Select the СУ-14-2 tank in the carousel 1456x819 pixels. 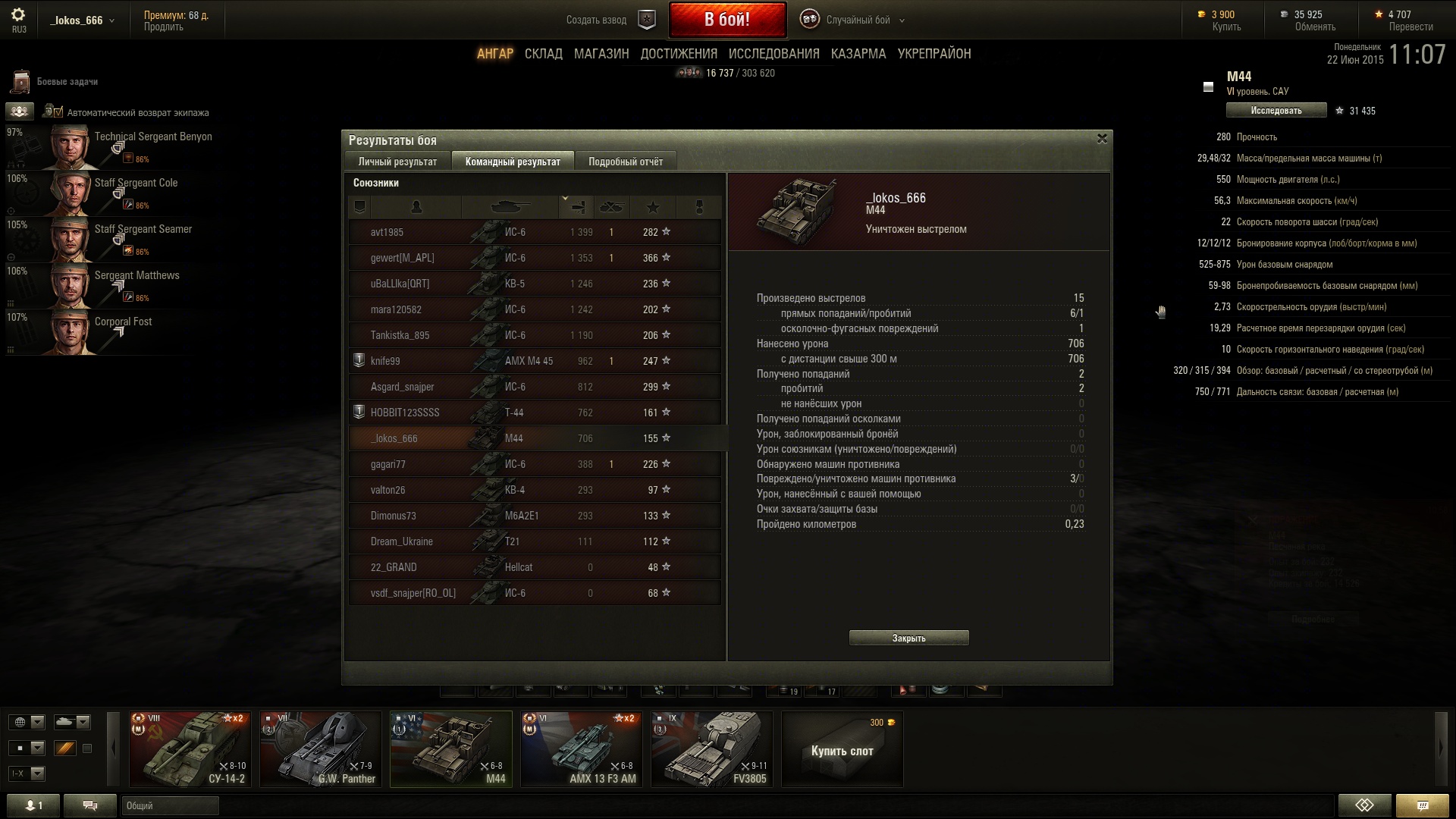(190, 748)
